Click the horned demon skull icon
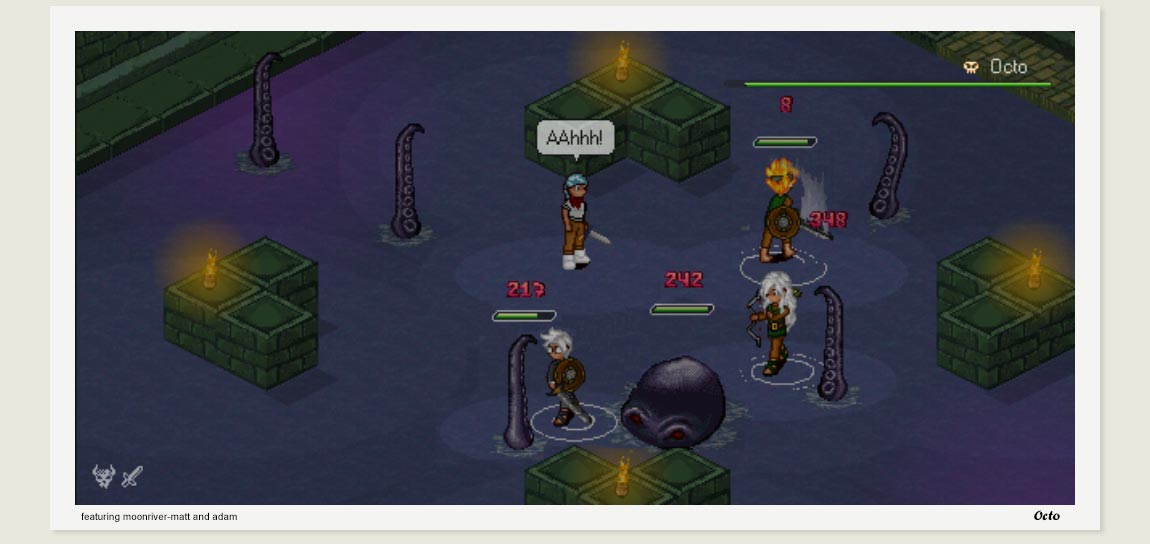 103,477
